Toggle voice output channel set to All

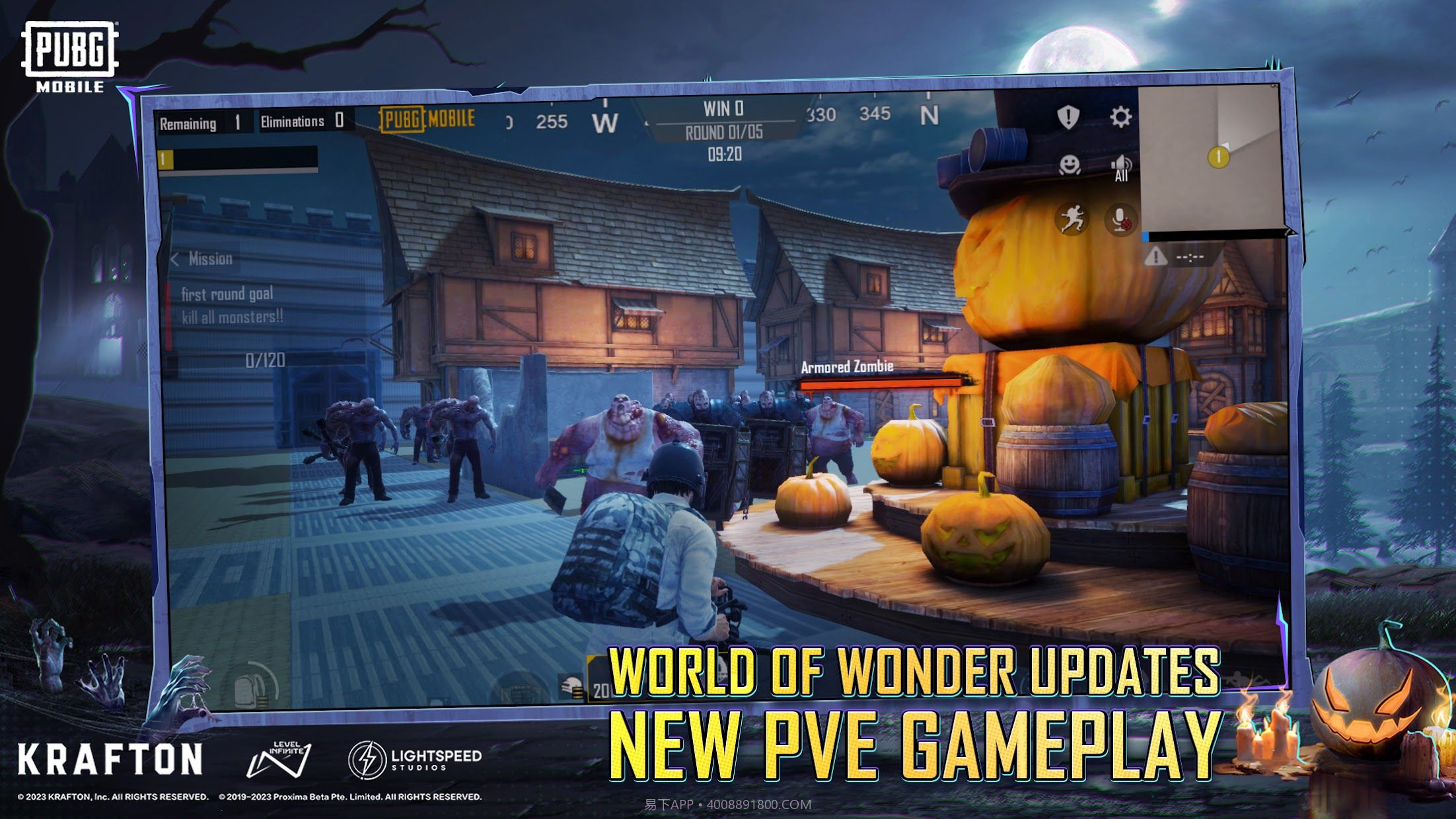pos(1122,167)
